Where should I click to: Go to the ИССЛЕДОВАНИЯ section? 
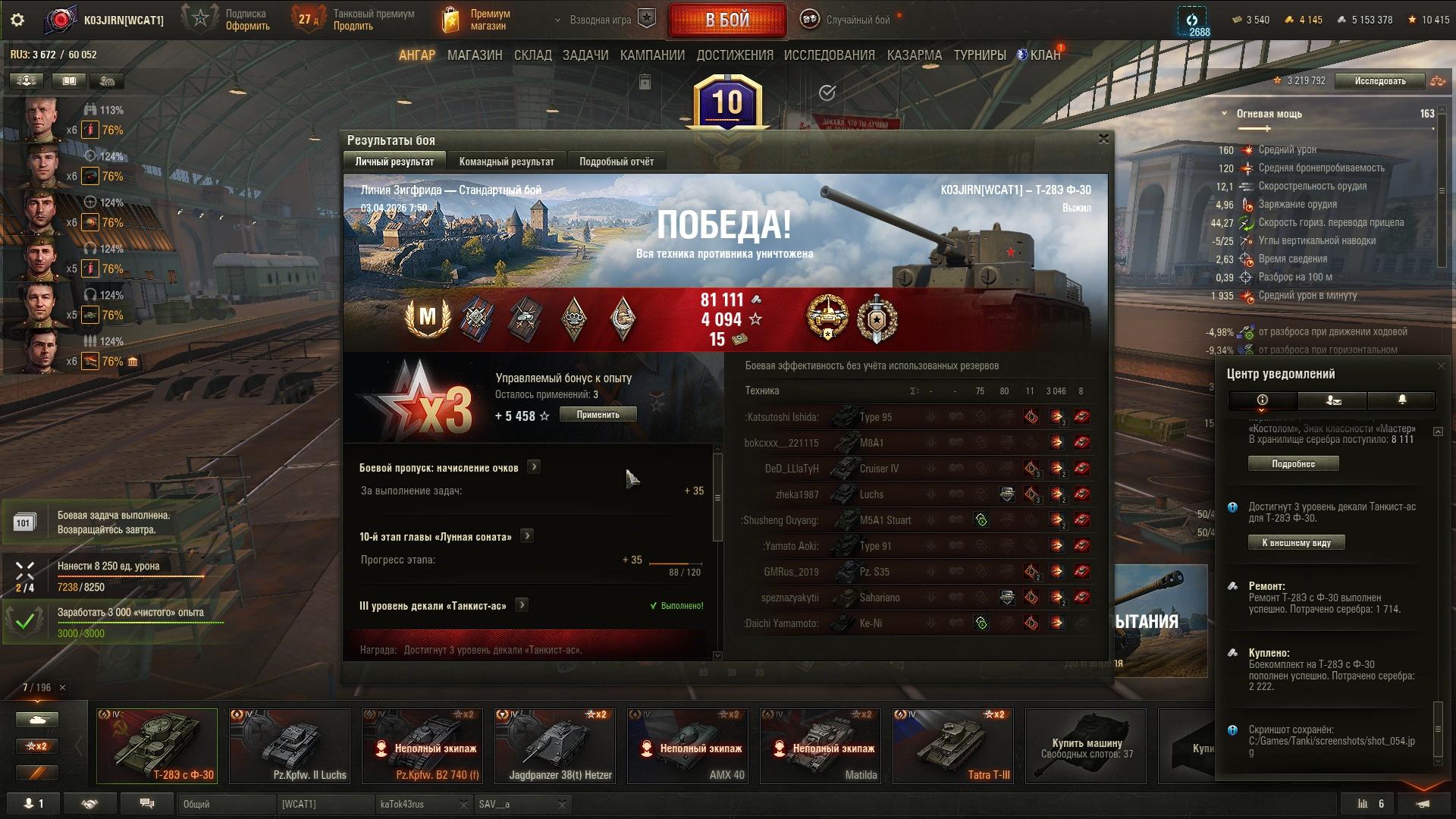pos(829,55)
